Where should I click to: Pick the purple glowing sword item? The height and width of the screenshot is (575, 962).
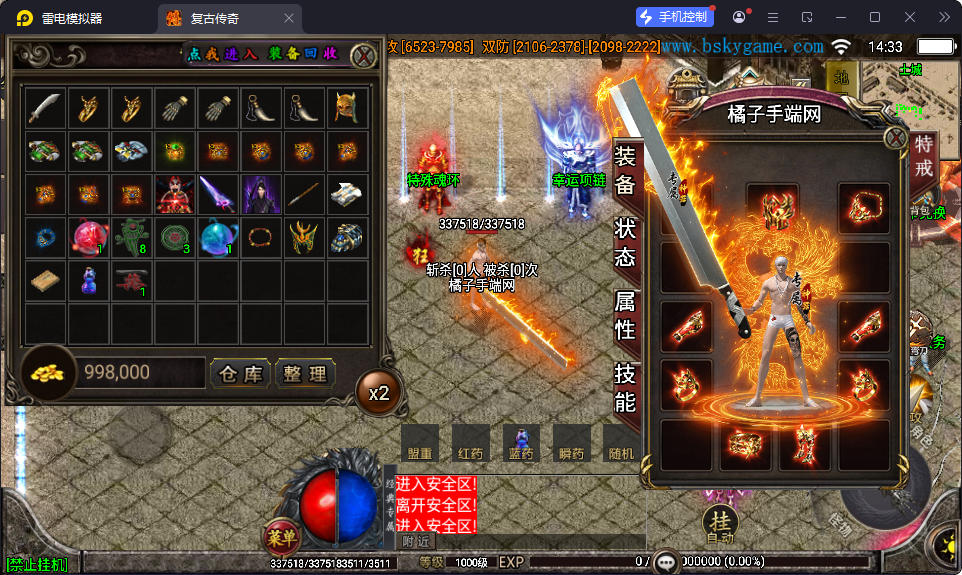coord(218,194)
